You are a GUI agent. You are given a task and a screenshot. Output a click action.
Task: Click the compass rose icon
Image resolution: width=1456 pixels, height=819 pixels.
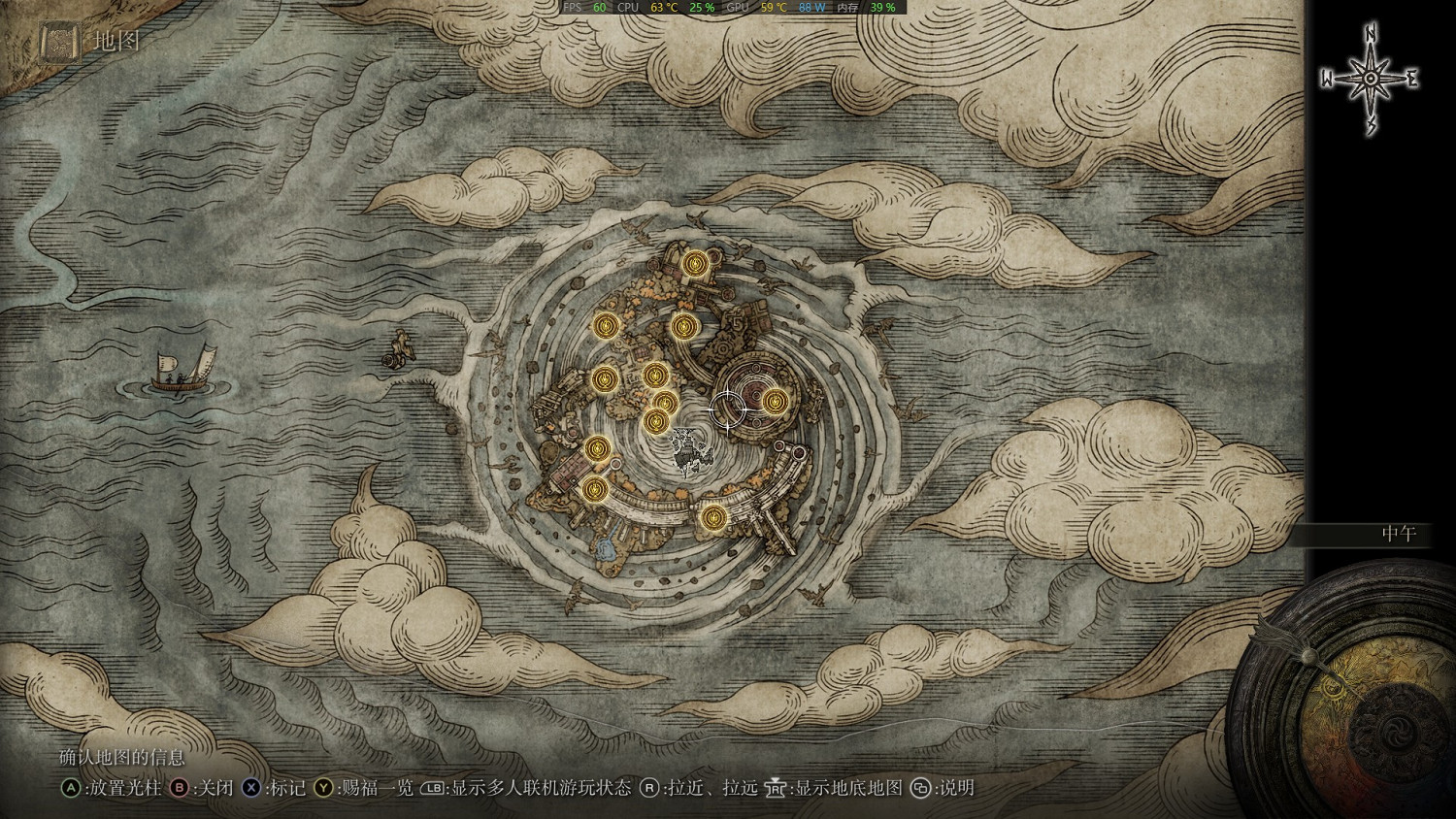(1370, 79)
